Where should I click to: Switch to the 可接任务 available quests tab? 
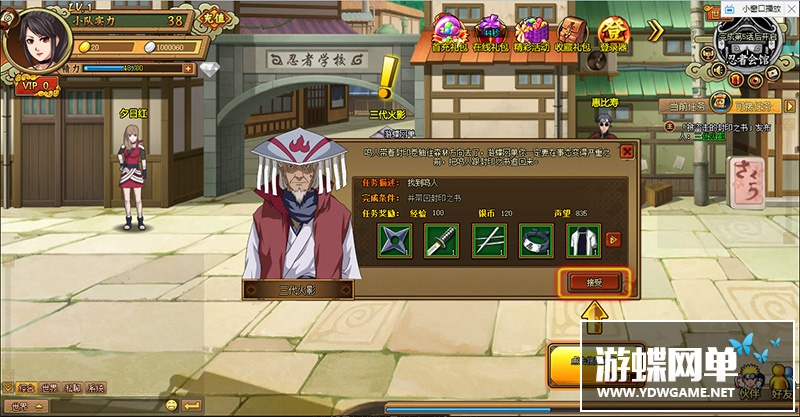(753, 105)
